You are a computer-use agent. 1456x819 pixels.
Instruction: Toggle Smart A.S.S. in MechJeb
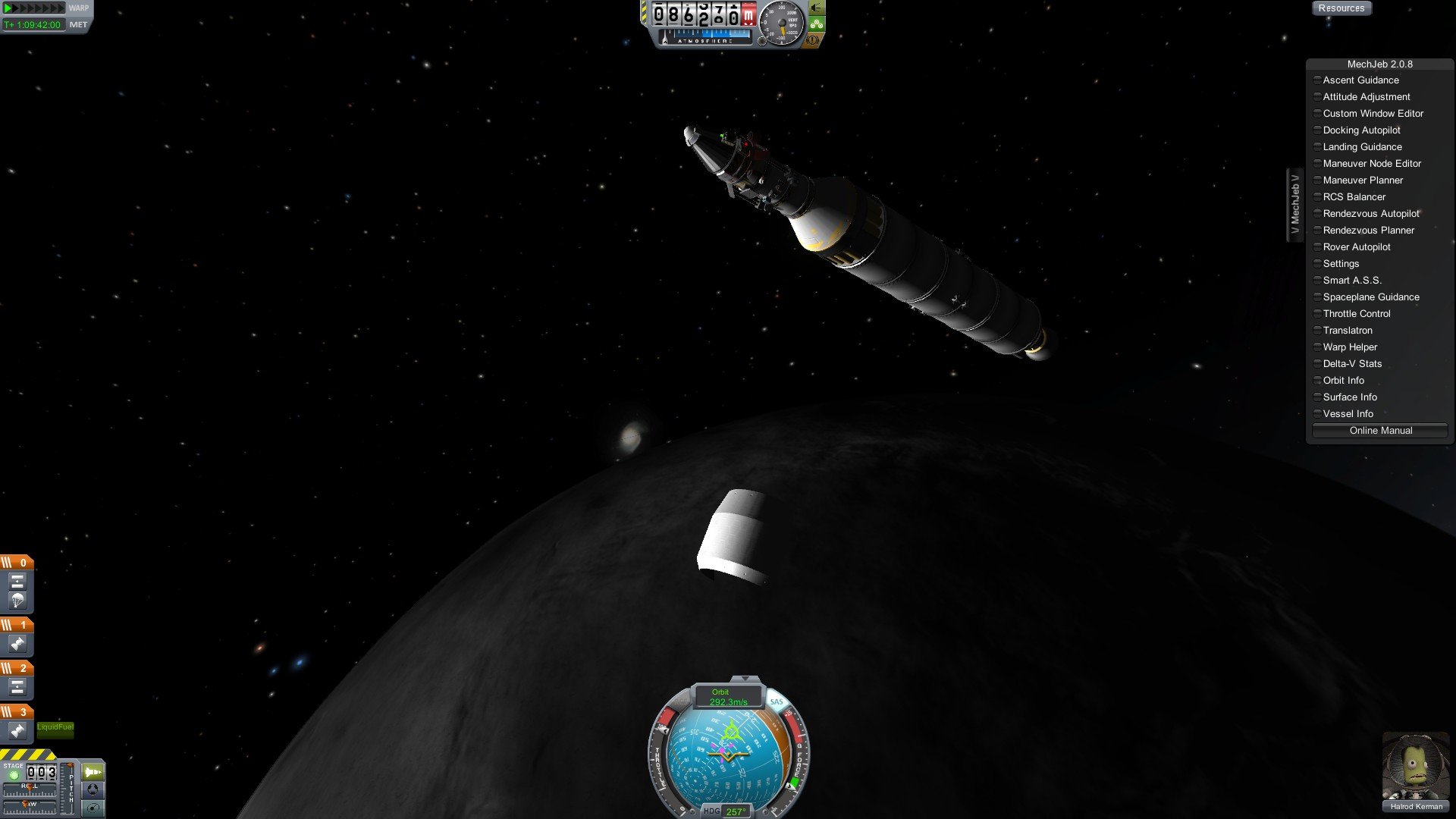point(1351,281)
